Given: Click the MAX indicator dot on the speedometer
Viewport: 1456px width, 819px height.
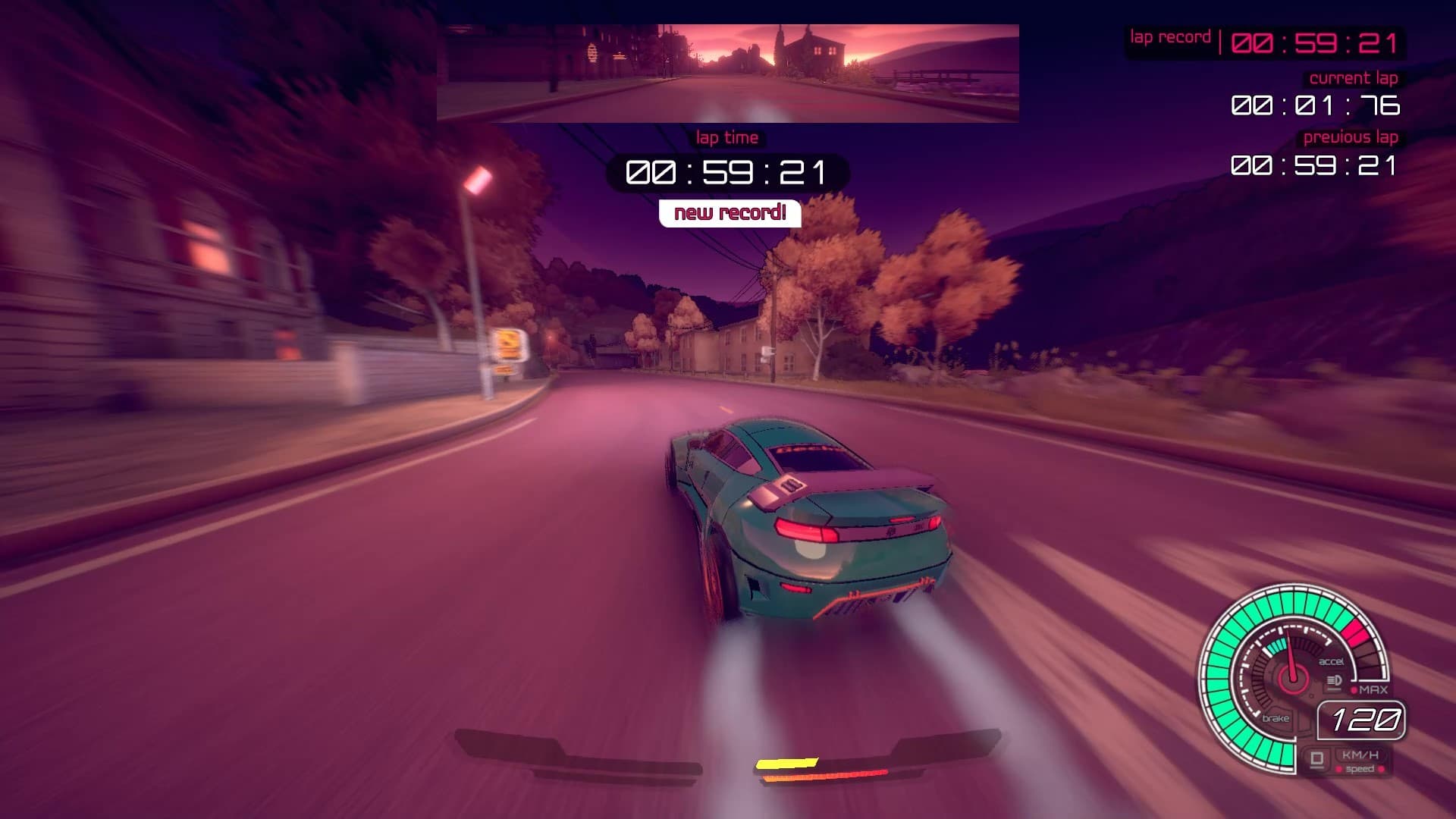Looking at the screenshot, I should (x=1354, y=689).
